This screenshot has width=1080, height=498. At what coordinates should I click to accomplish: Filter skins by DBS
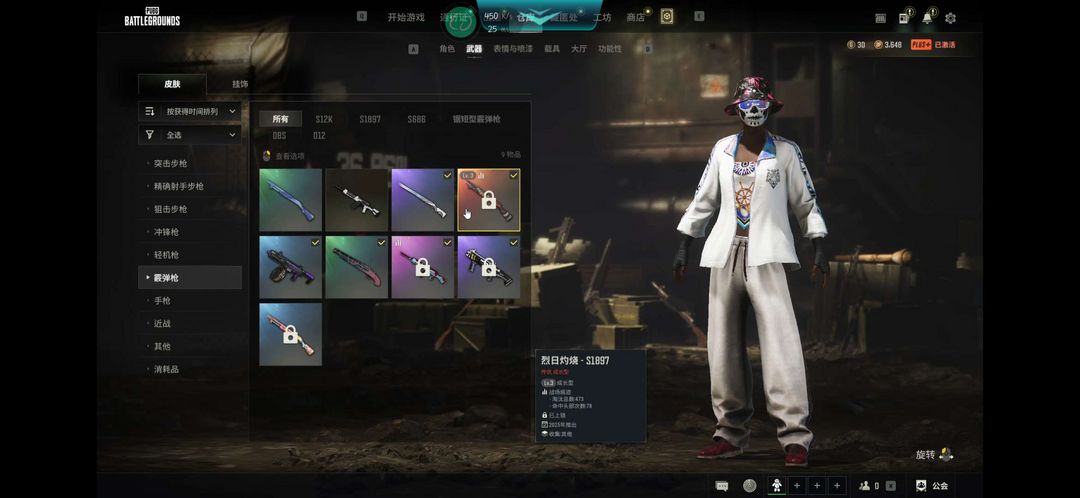pyautogui.click(x=279, y=135)
